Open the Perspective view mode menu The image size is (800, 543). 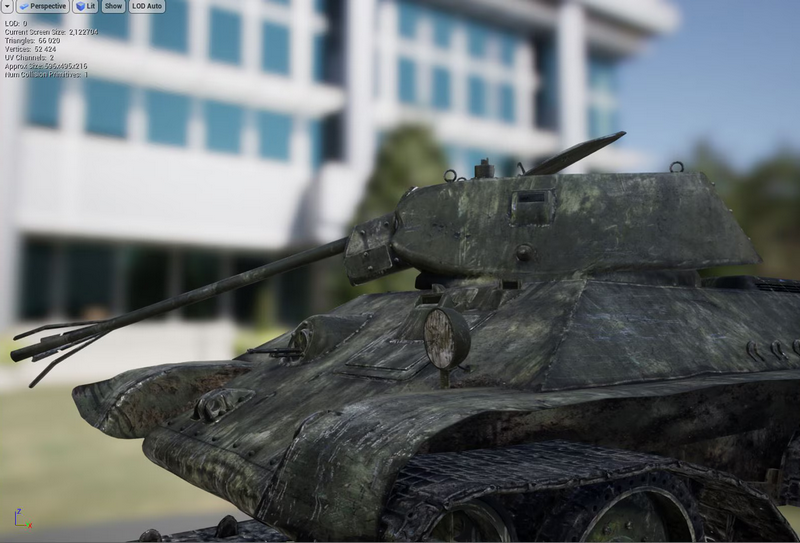tap(42, 6)
